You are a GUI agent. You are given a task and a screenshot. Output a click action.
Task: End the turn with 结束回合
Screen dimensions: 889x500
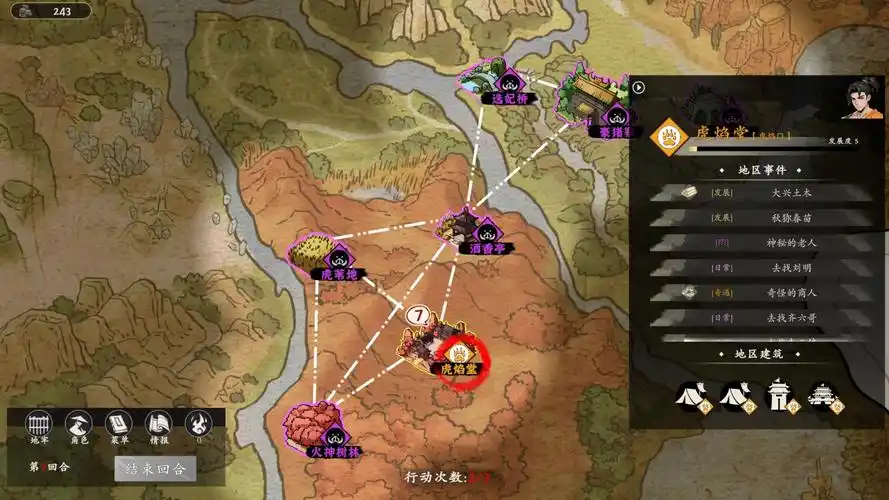pyautogui.click(x=155, y=468)
